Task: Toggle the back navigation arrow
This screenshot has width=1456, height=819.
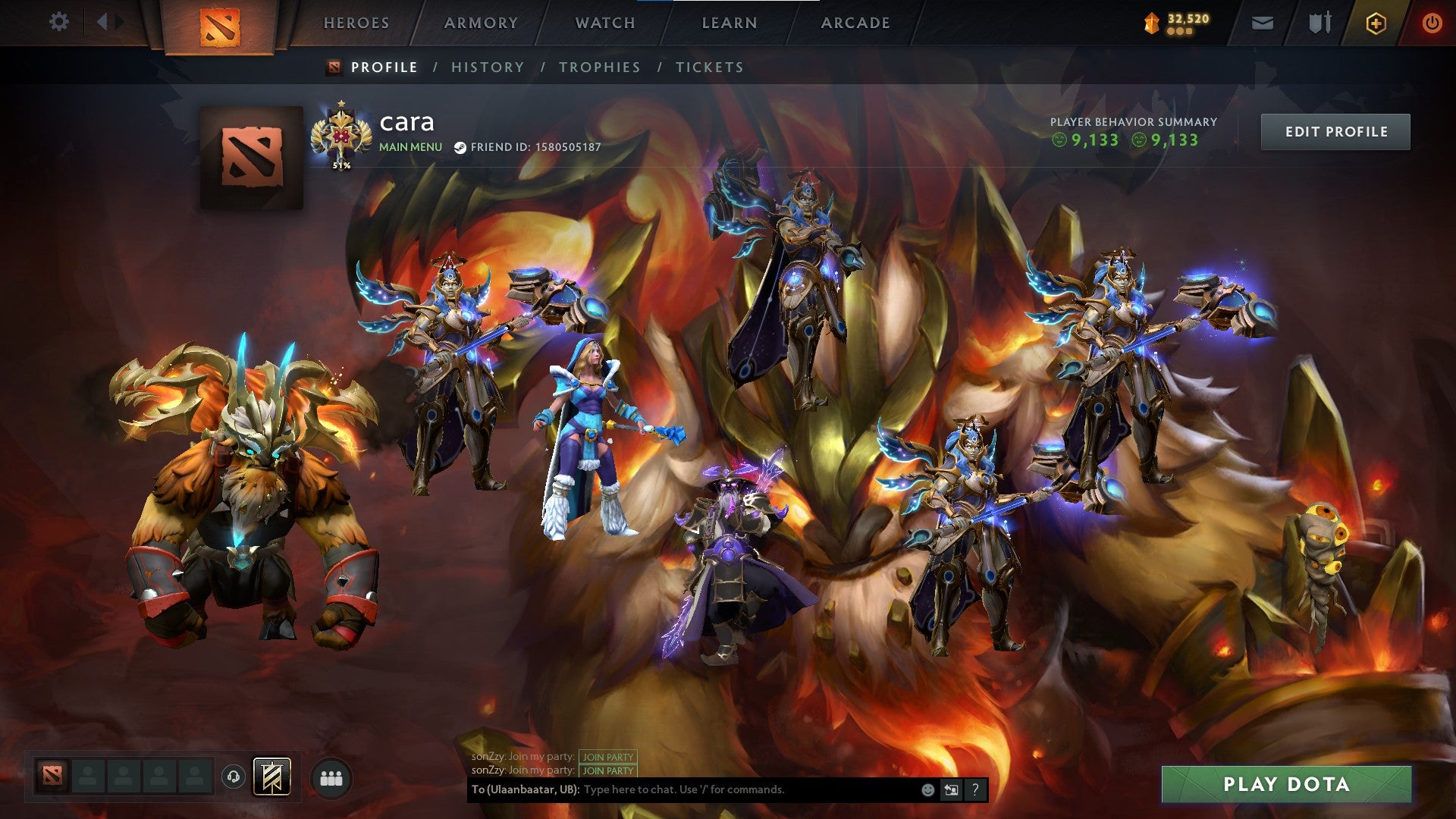Action: point(105,22)
